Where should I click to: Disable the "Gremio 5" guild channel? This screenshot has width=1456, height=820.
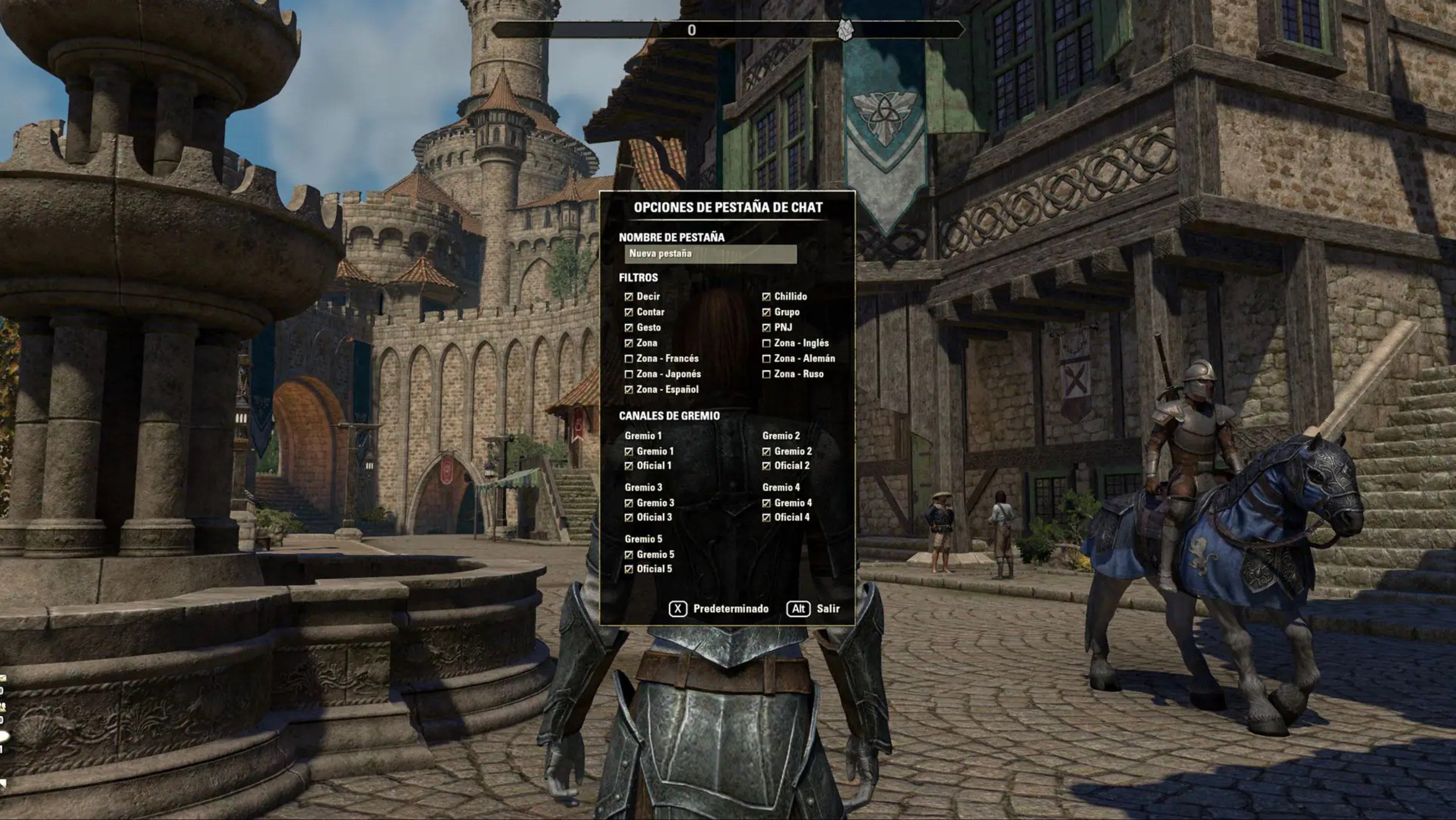point(629,554)
